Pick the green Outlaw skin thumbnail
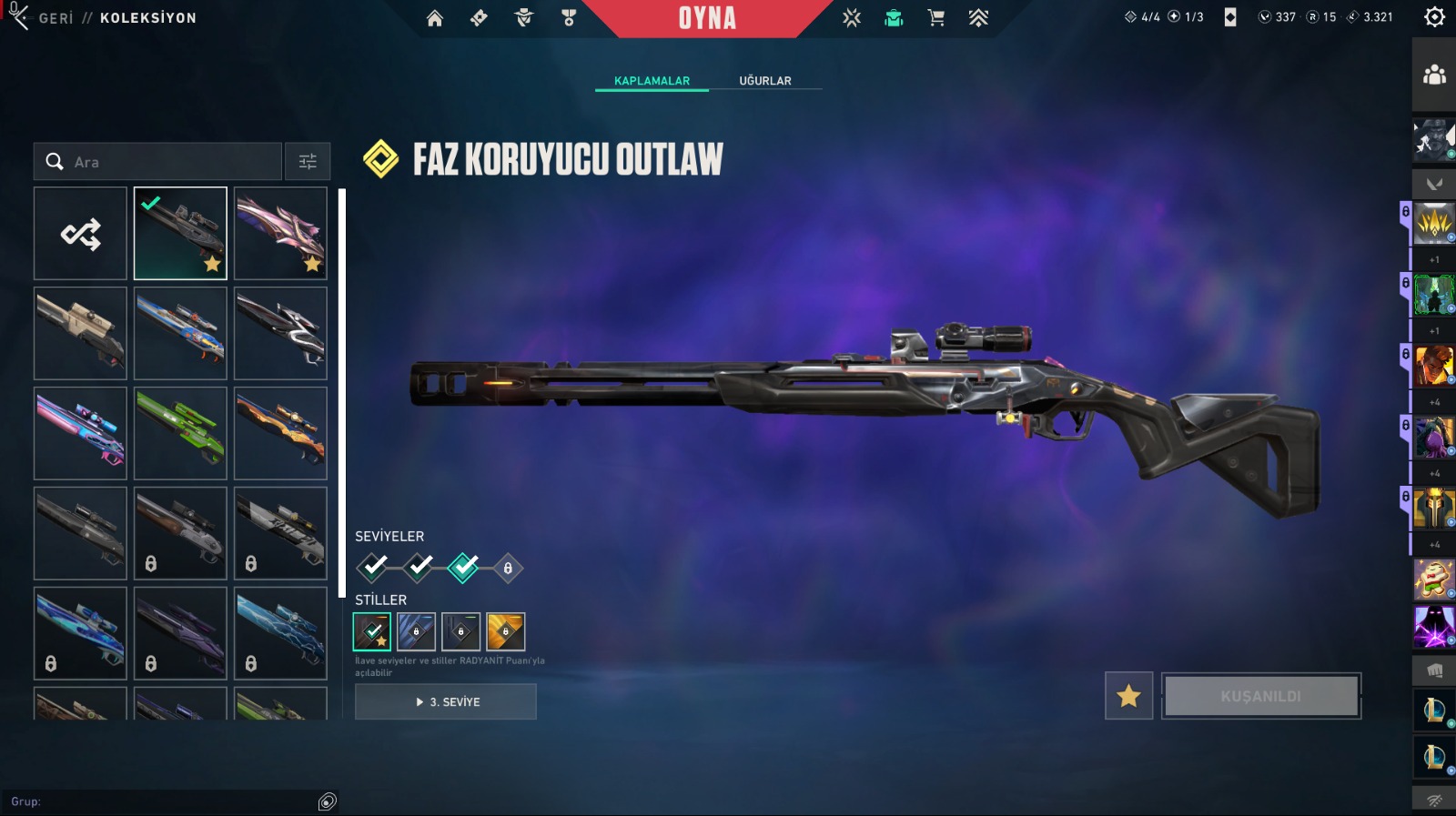The image size is (1456, 816). (180, 434)
